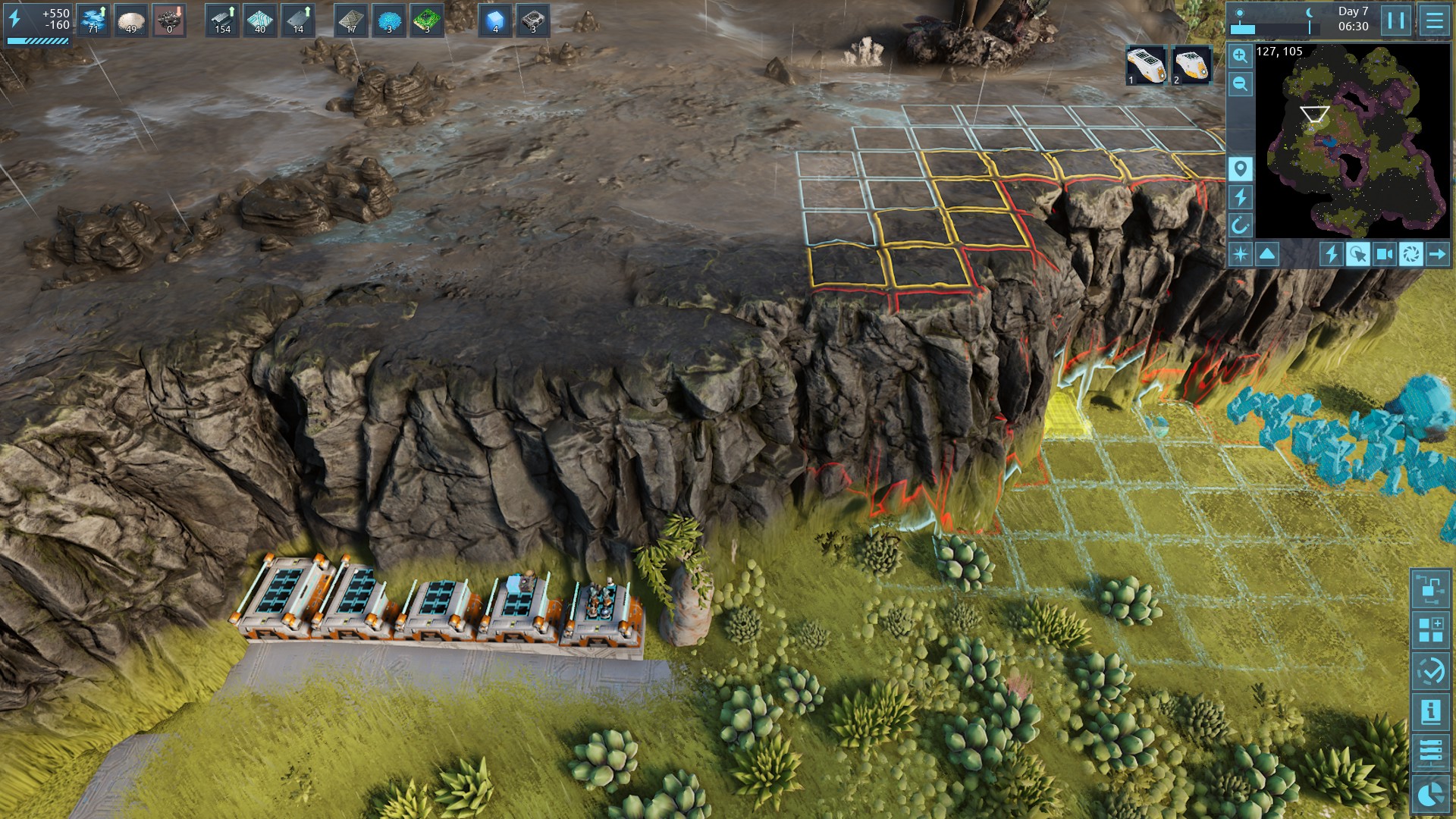The height and width of the screenshot is (819, 1456).
Task: Click the right arrow button below minimap
Action: pyautogui.click(x=1437, y=254)
